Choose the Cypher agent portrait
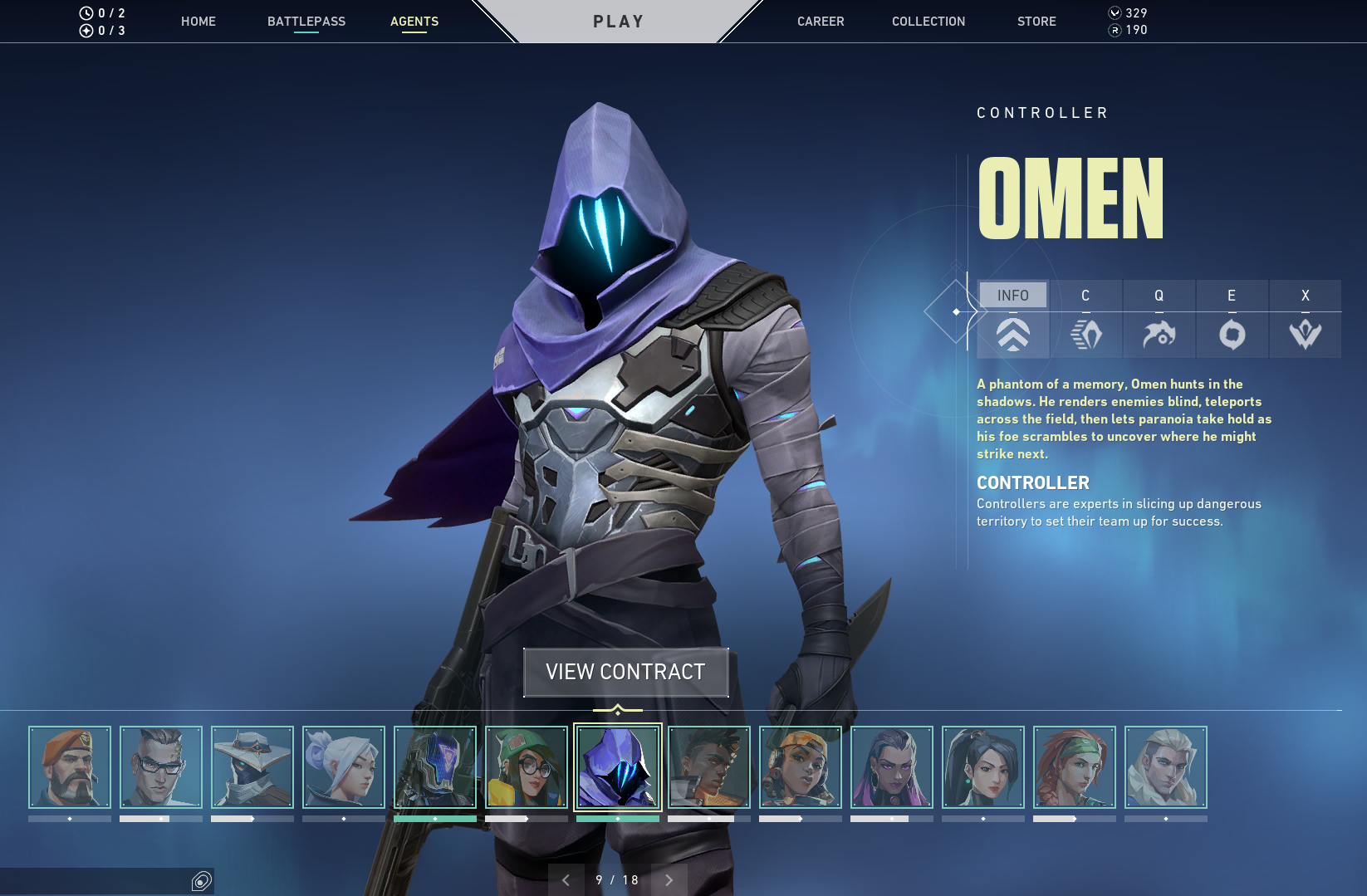Image resolution: width=1367 pixels, height=896 pixels. (x=252, y=767)
